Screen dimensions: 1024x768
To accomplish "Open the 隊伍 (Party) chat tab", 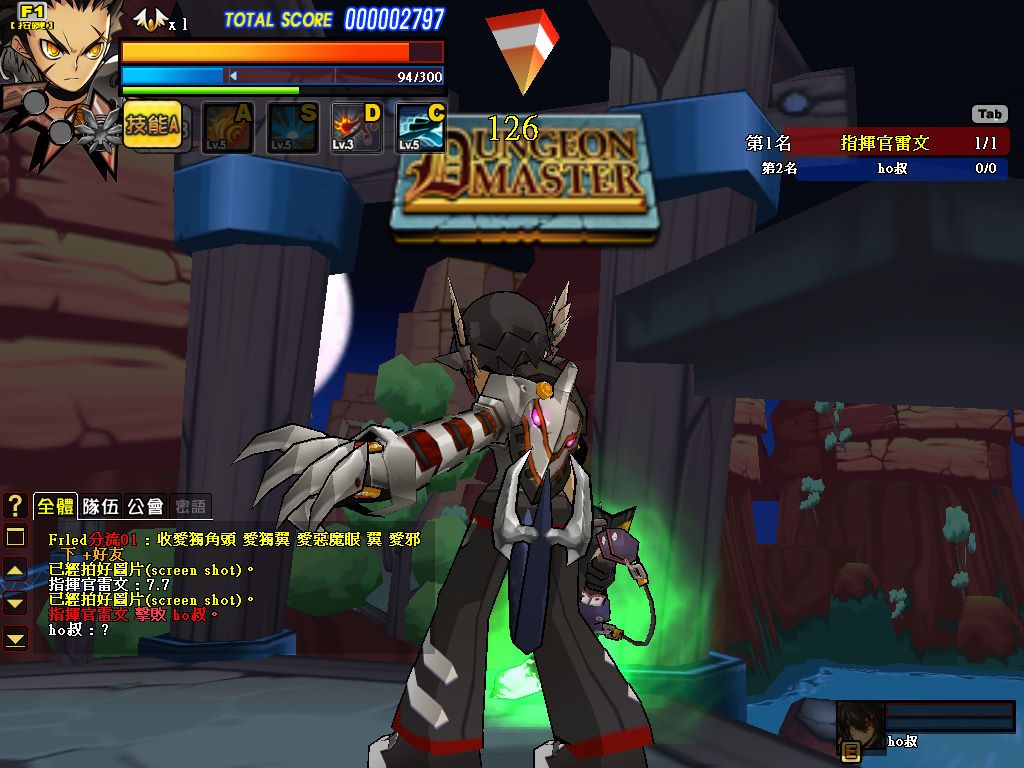I will click(x=101, y=506).
